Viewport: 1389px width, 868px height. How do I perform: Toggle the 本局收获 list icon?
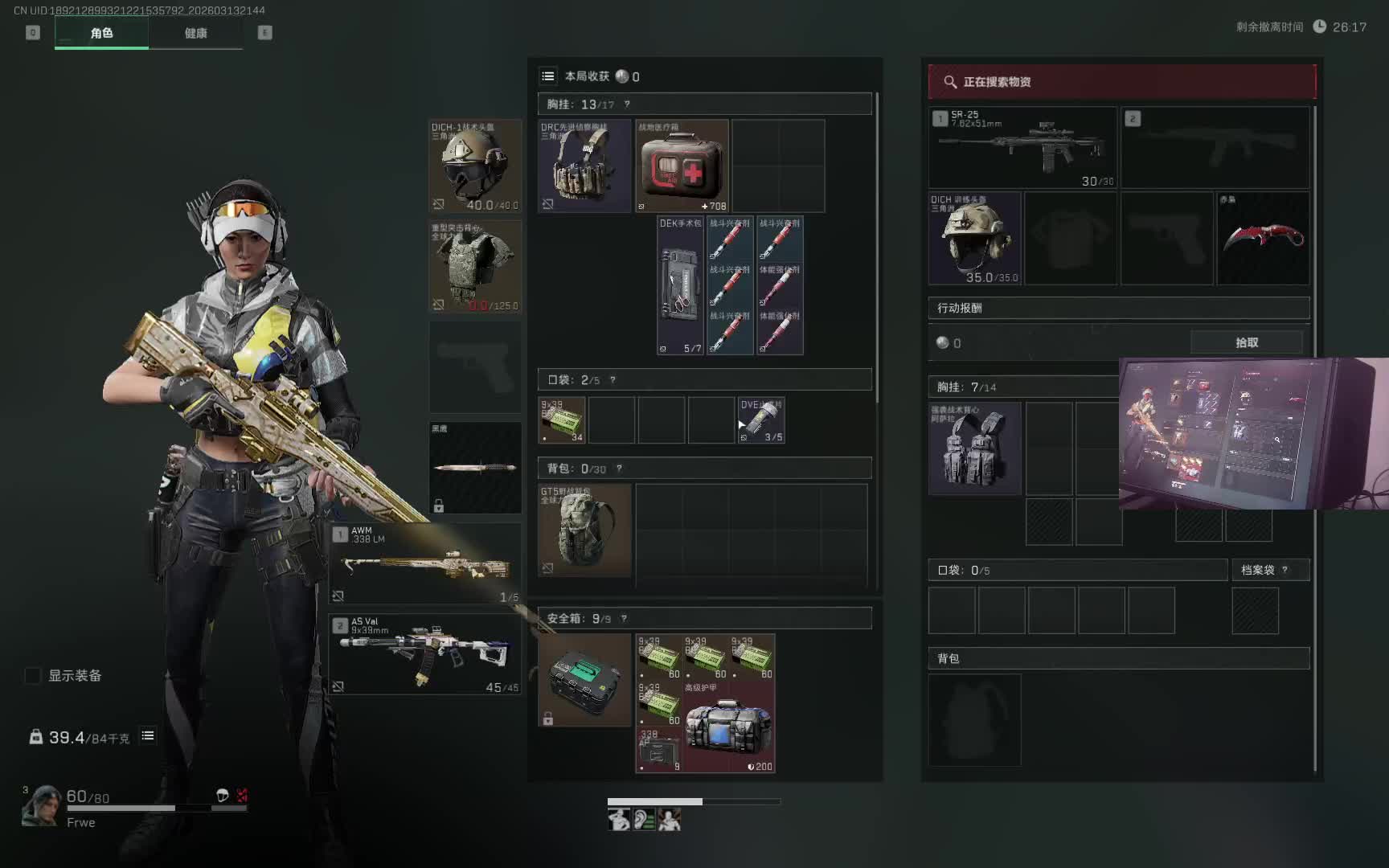548,76
